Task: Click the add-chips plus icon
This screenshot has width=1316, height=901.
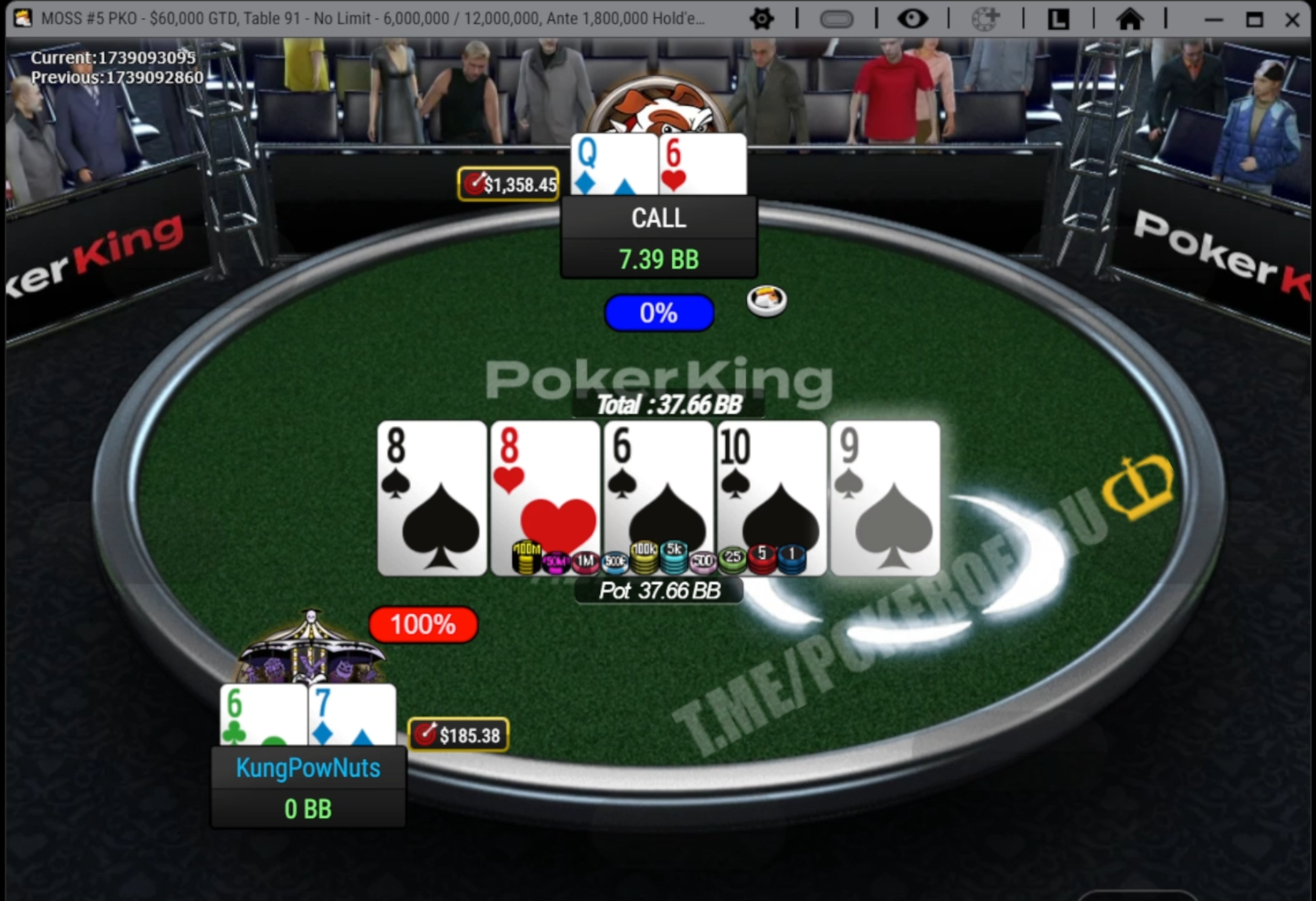Action: pos(985,19)
